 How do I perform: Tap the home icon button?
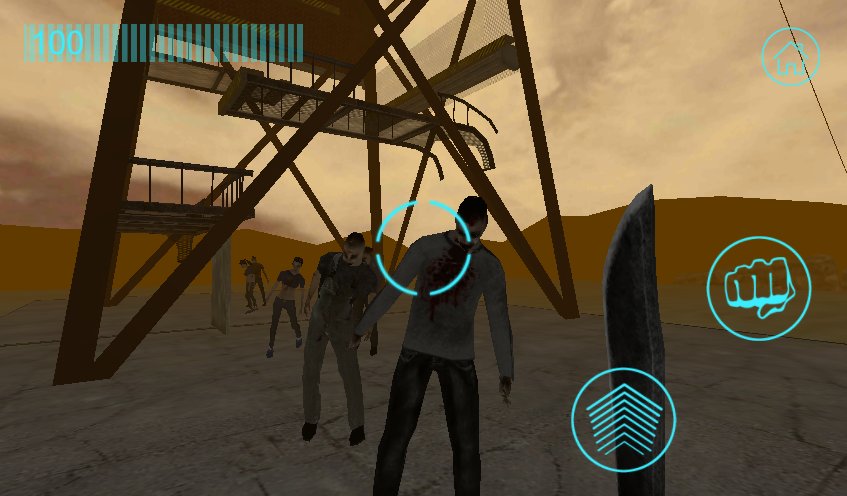(x=790, y=56)
